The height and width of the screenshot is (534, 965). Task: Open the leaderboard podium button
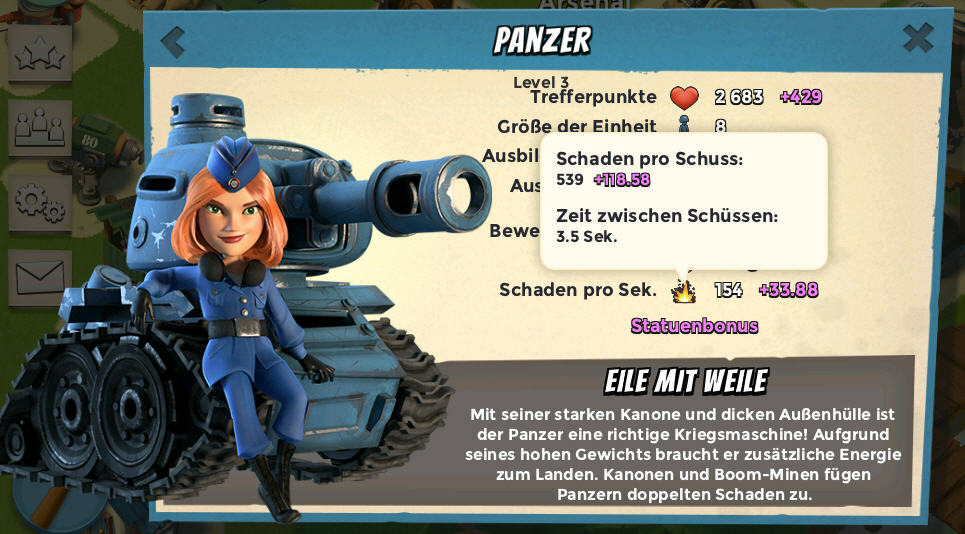(40, 127)
